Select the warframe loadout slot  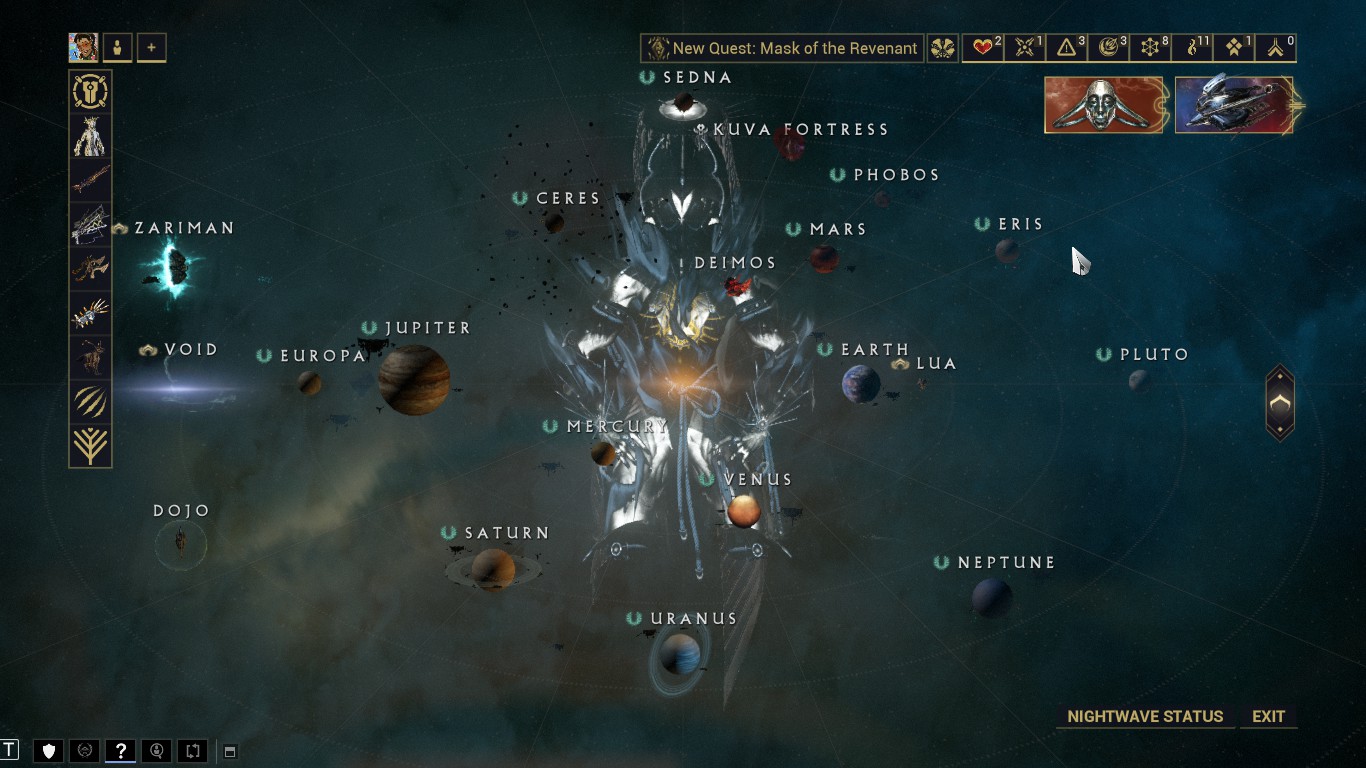click(x=90, y=136)
